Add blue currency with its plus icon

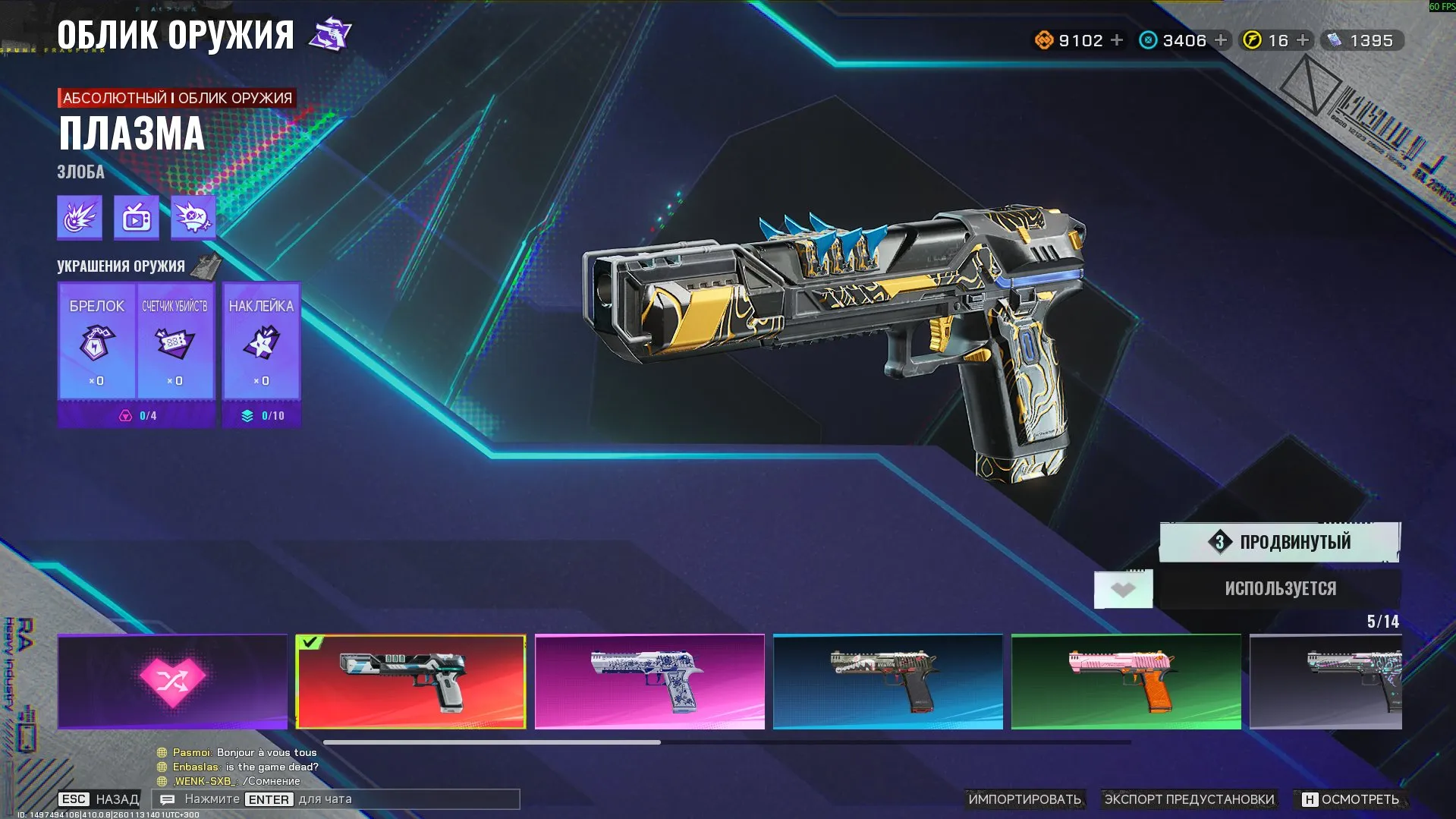(1219, 39)
